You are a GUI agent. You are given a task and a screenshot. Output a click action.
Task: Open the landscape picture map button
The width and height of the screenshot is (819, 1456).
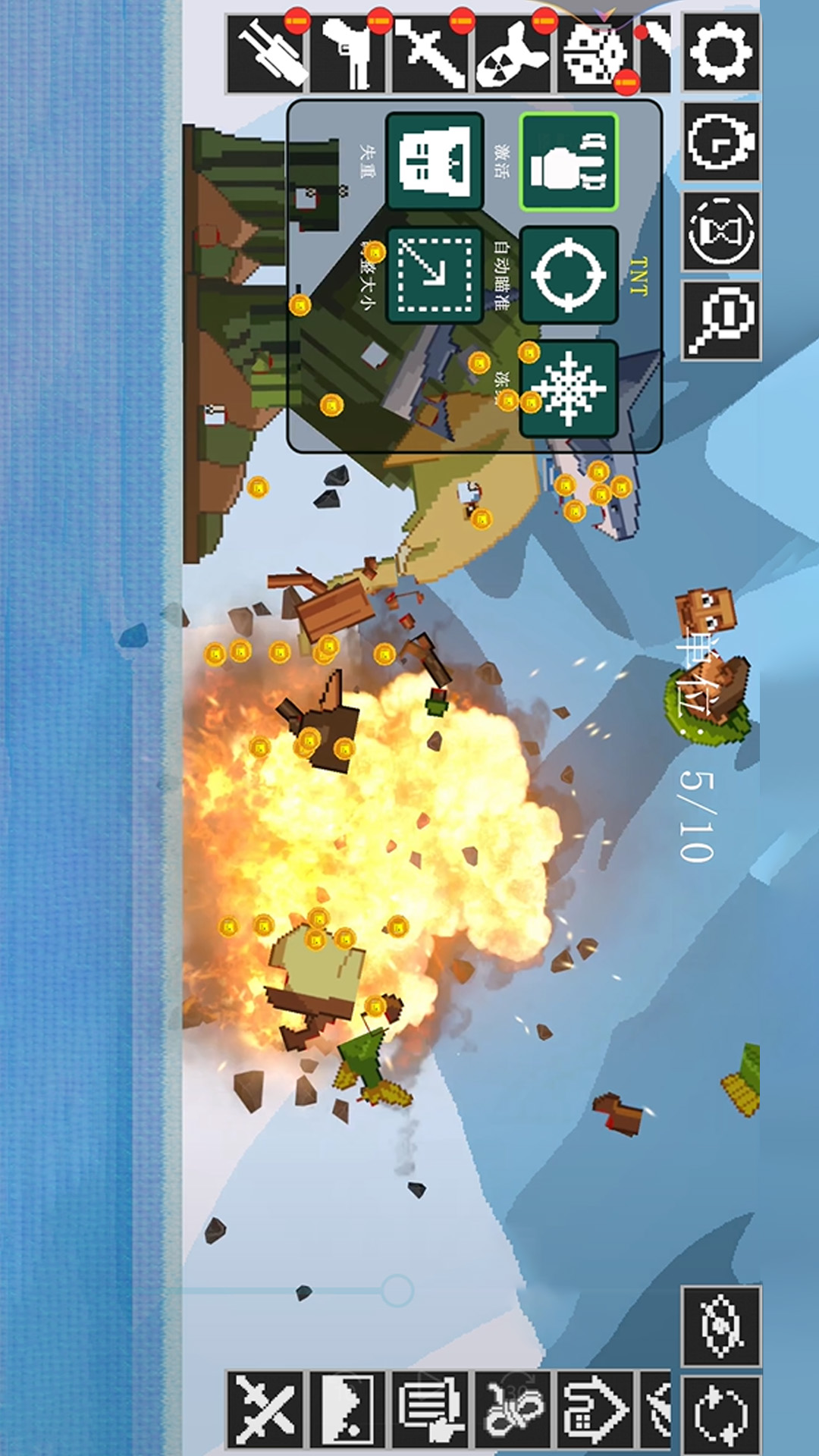(348, 1409)
